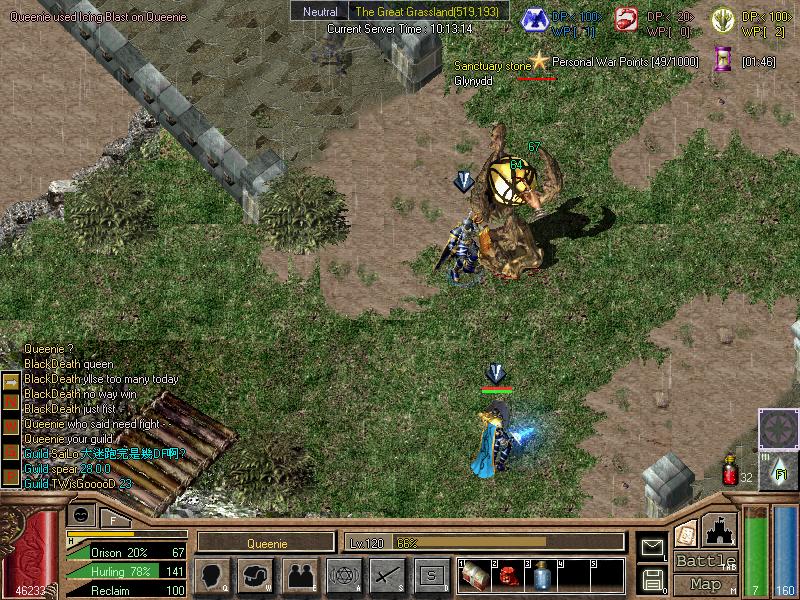Open the sword combat button
Image resolution: width=800 pixels, height=600 pixels.
click(x=387, y=575)
